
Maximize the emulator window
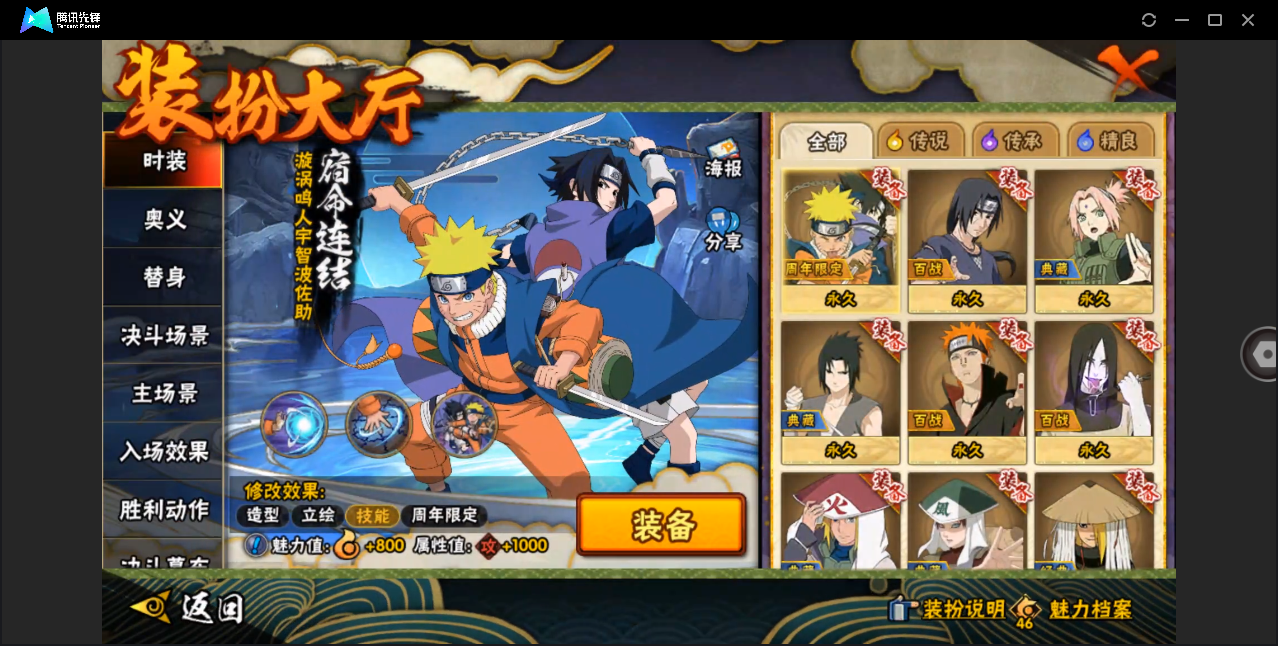1215,20
